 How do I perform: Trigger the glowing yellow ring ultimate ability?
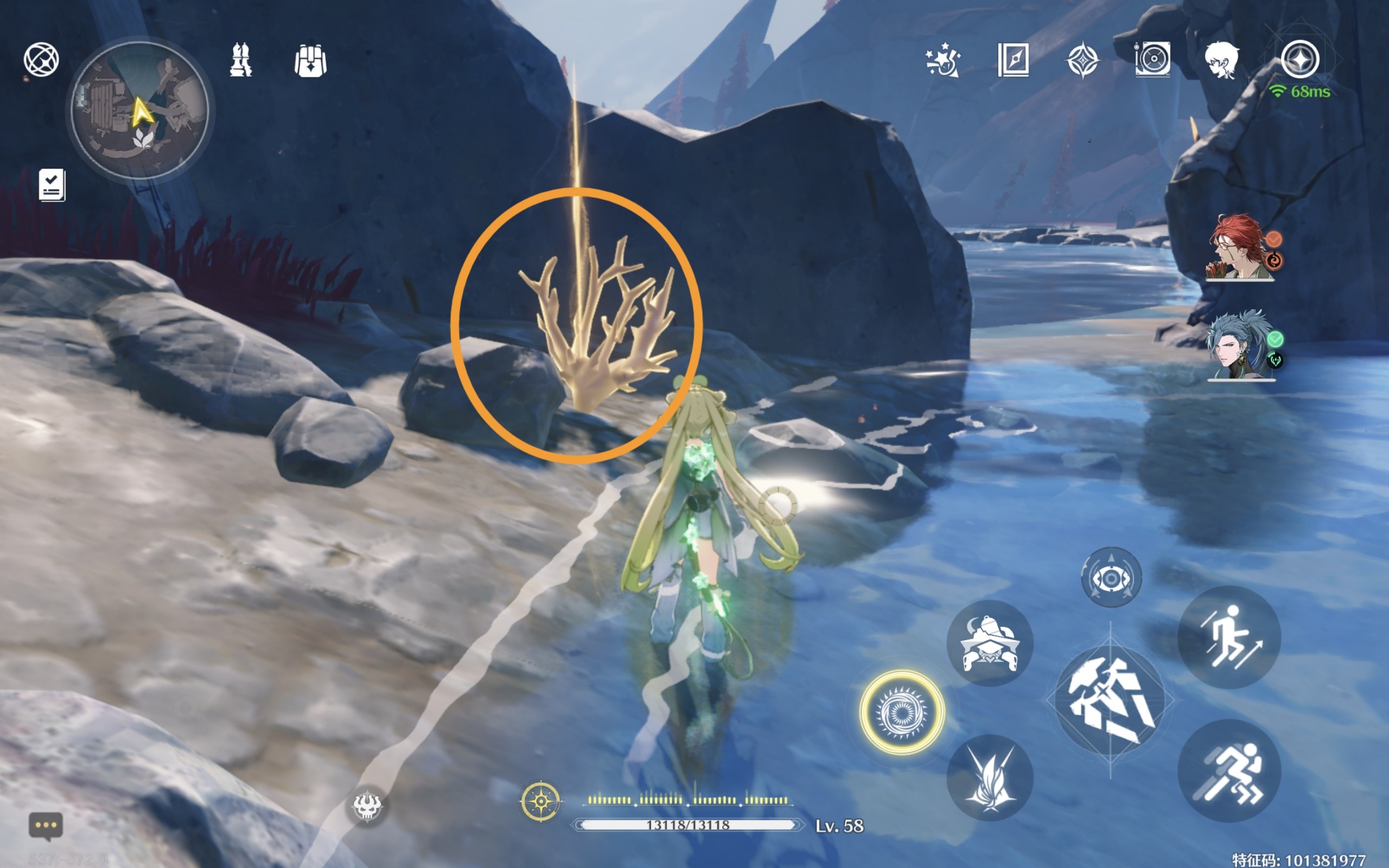[902, 712]
